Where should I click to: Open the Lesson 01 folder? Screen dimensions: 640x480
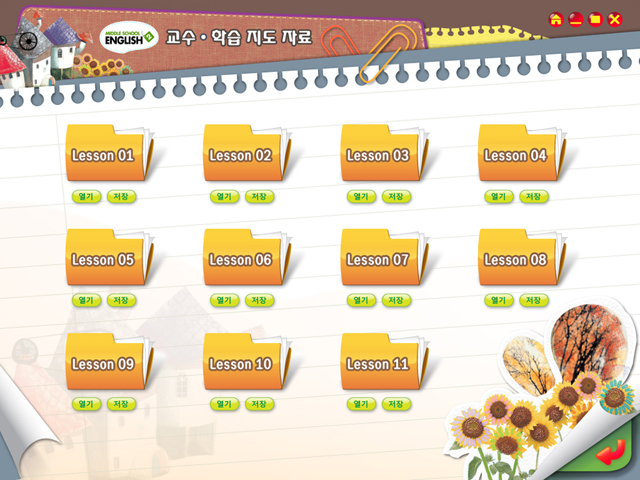point(102,155)
